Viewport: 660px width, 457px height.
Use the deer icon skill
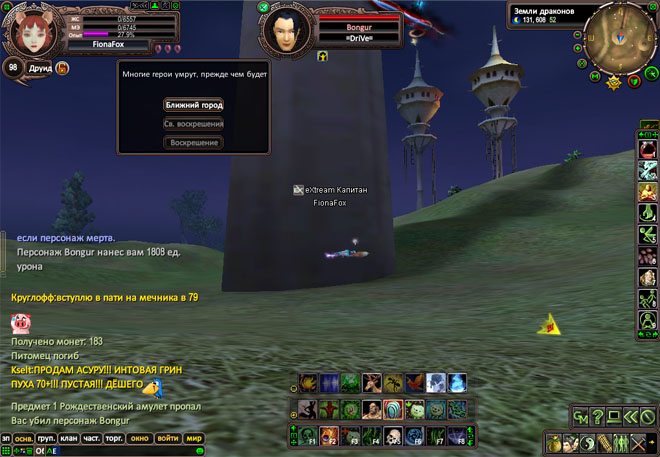click(x=370, y=382)
